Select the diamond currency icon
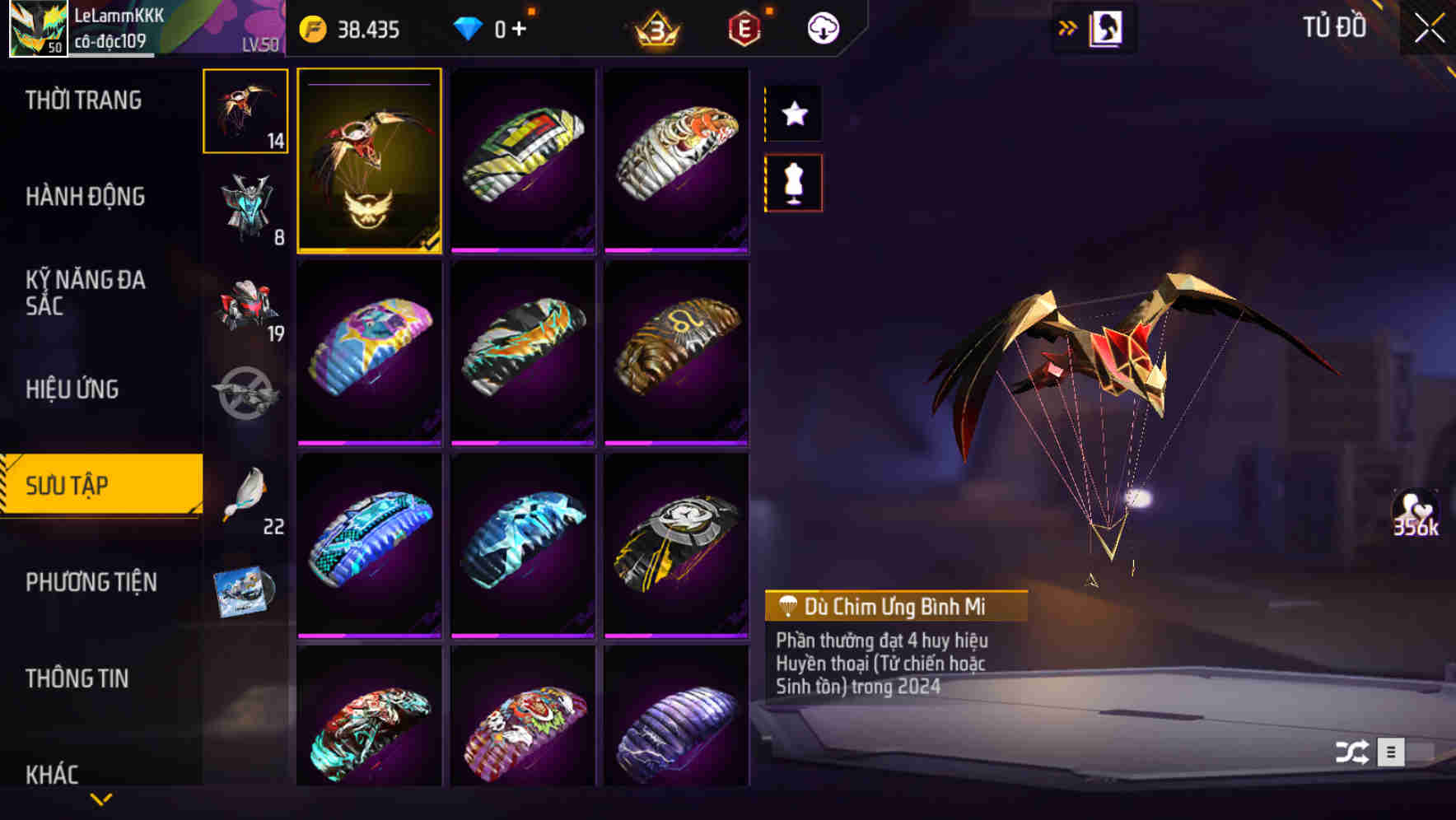1456x820 pixels. click(x=469, y=27)
